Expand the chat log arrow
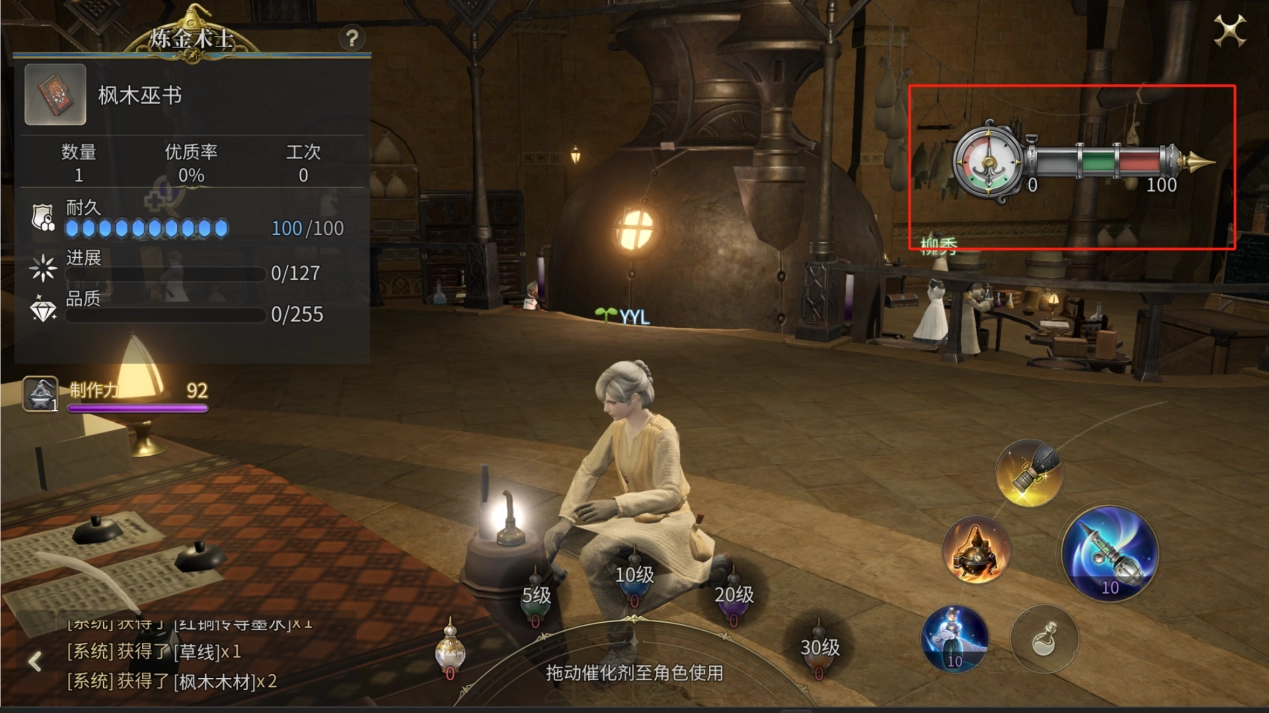This screenshot has height=713, width=1269. (35, 661)
